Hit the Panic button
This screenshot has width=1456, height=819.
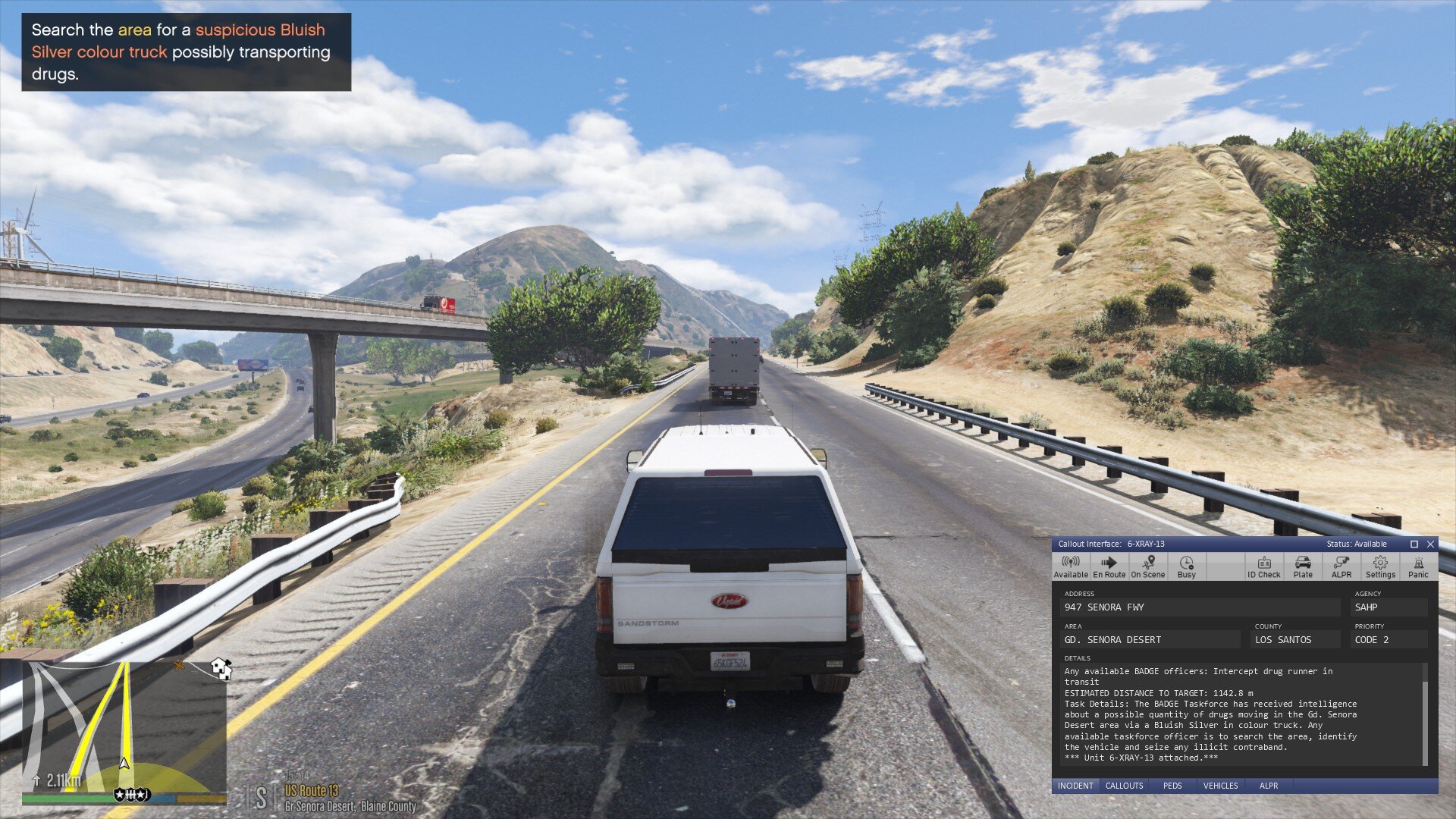[x=1418, y=566]
